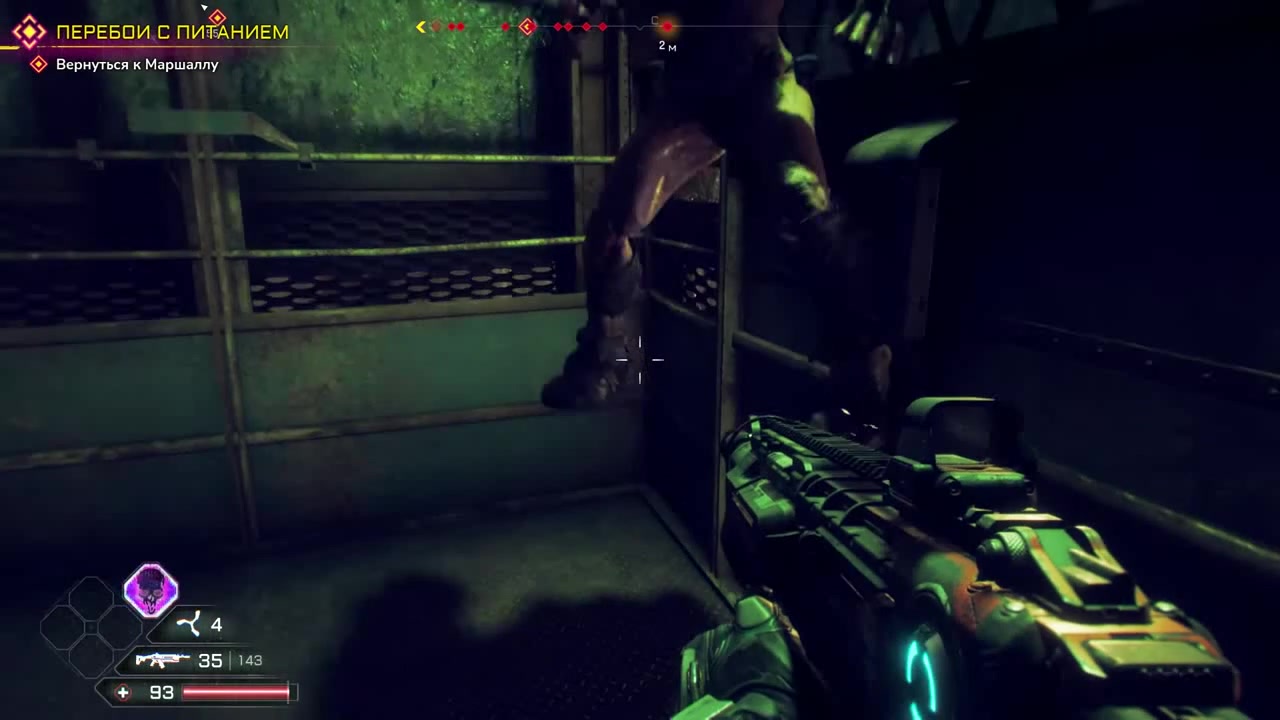Click the wingstick count number 4

click(x=217, y=624)
